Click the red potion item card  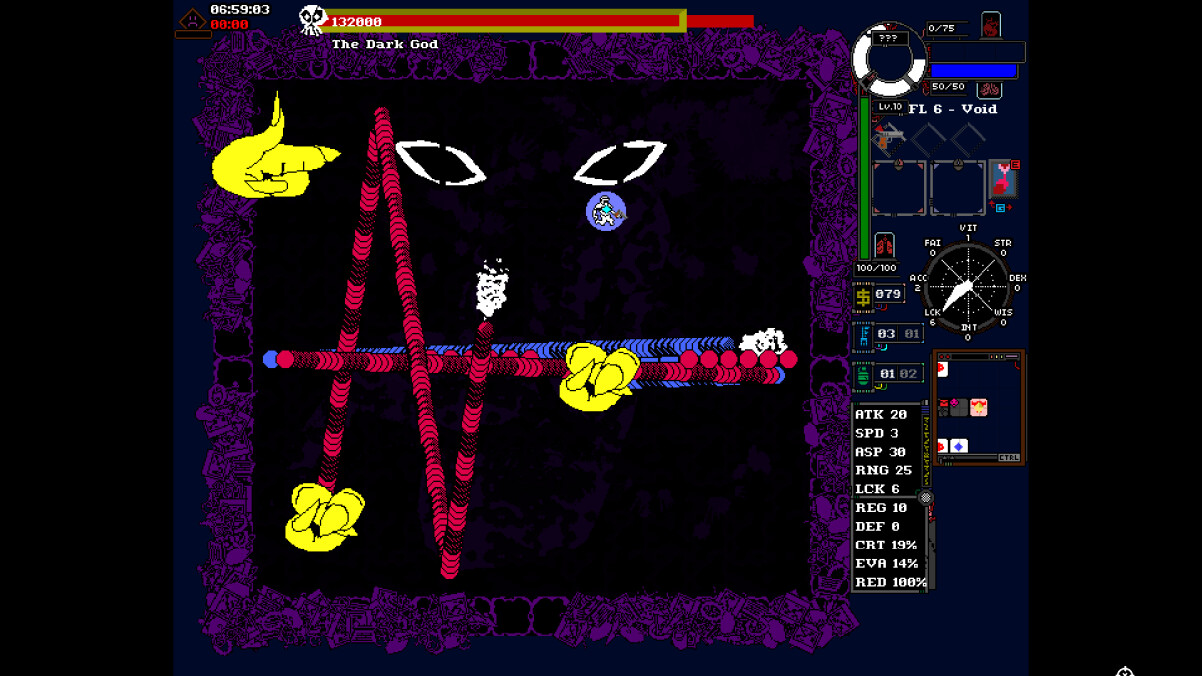tap(1002, 181)
